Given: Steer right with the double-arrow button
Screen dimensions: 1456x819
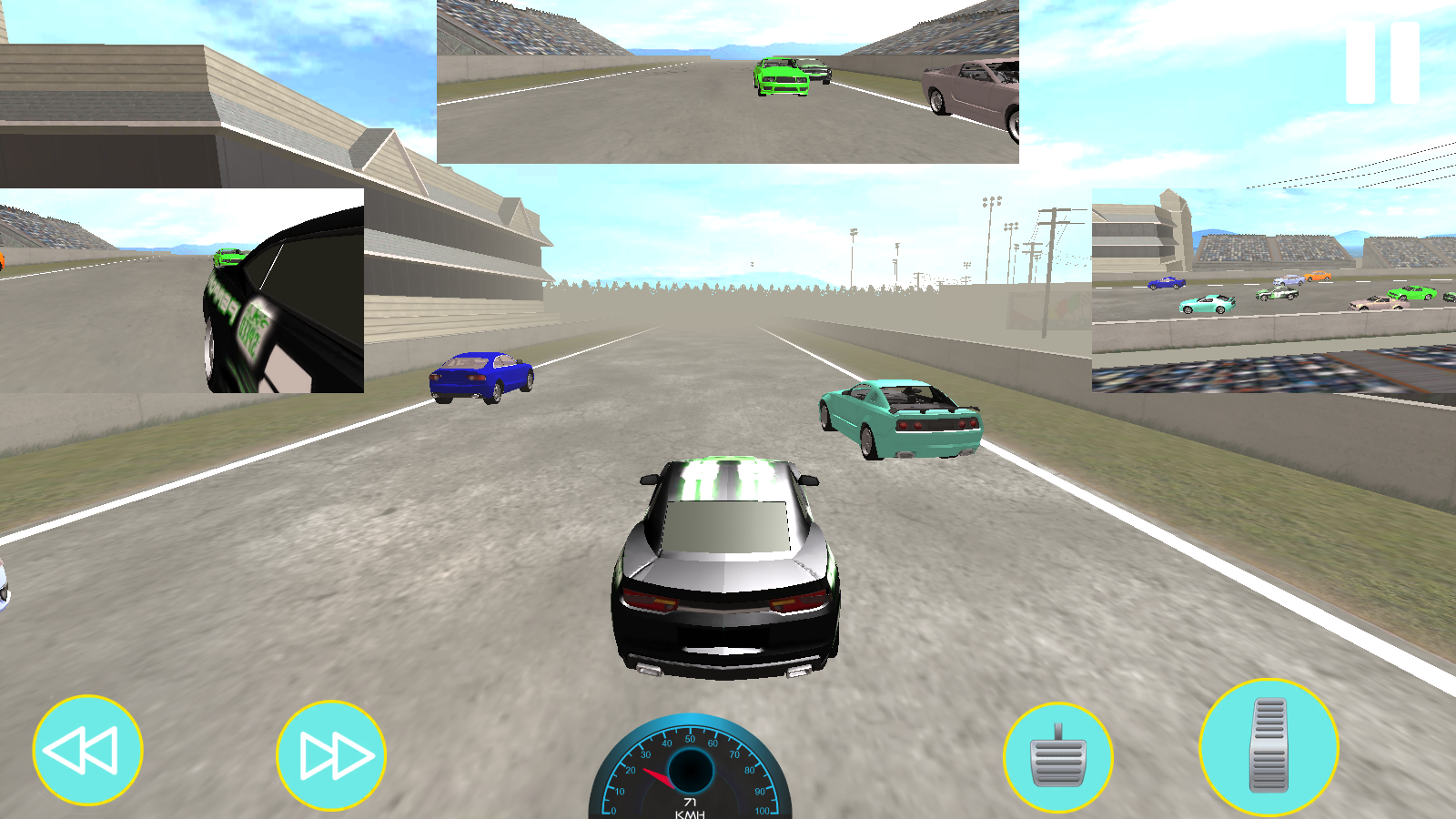Looking at the screenshot, I should click(x=331, y=755).
